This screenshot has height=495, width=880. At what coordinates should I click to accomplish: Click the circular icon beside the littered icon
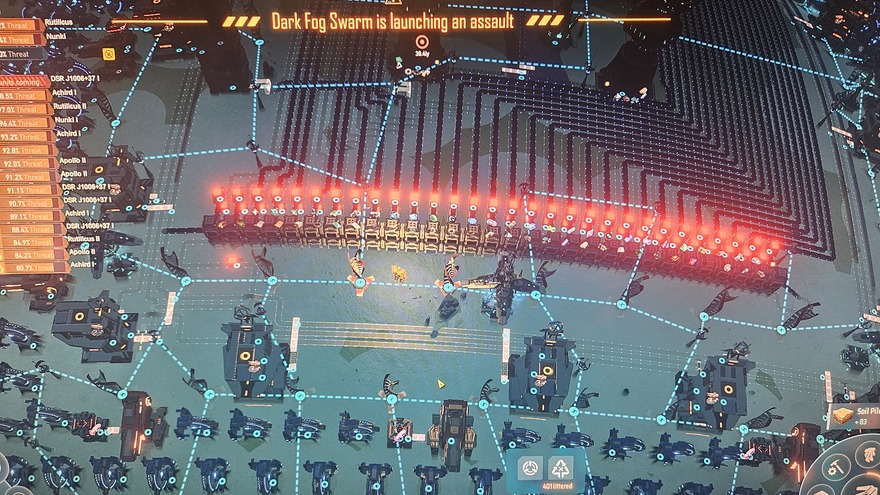530,468
